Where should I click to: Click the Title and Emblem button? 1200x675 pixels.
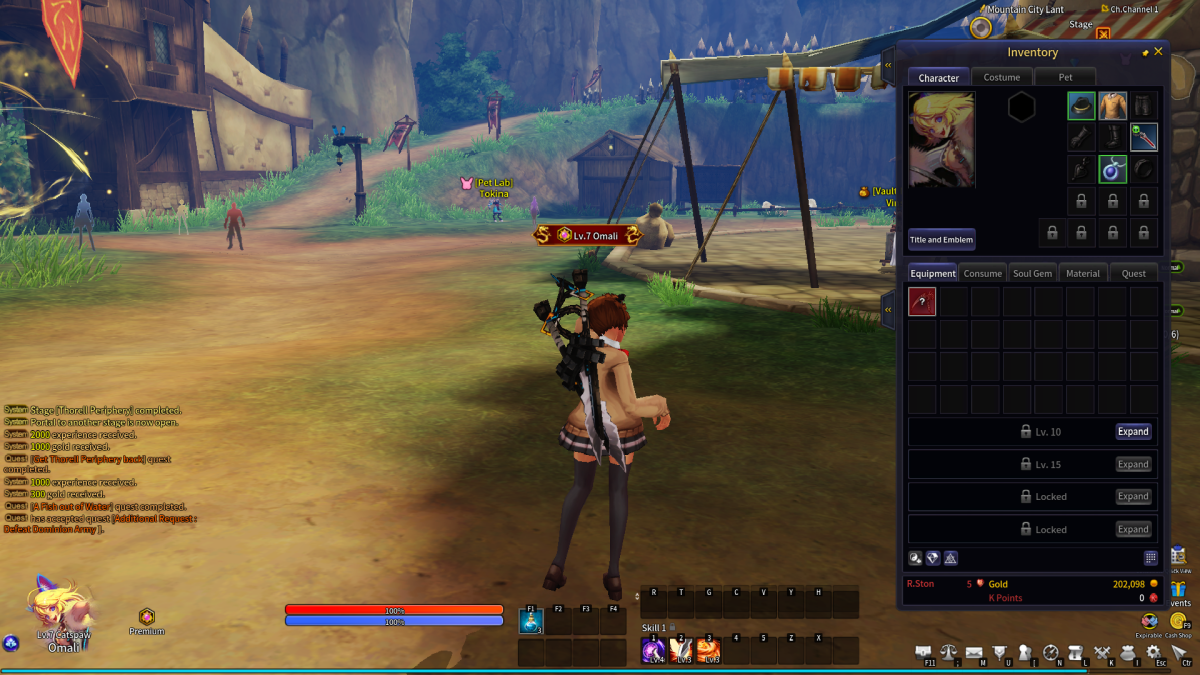coord(941,240)
